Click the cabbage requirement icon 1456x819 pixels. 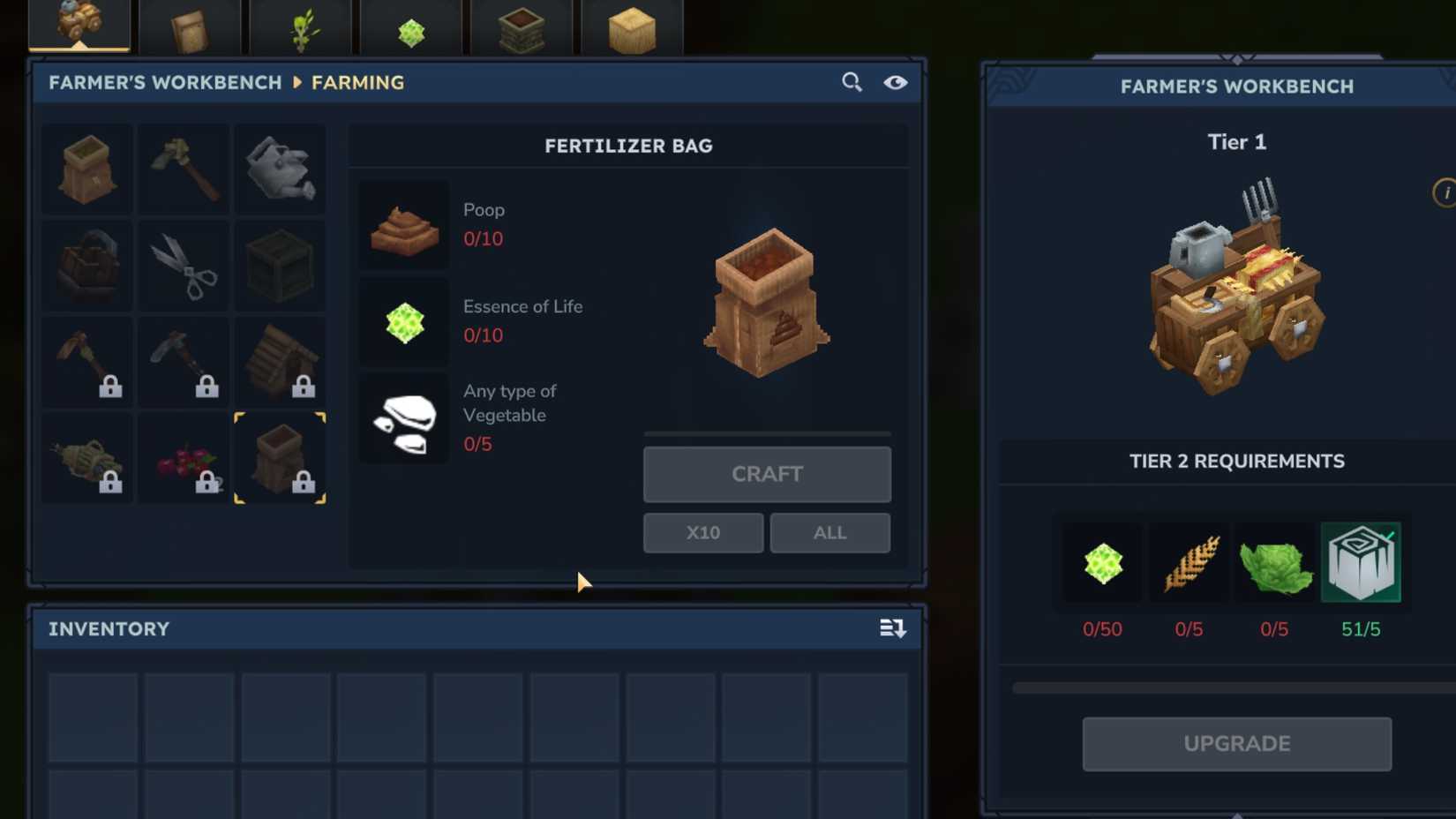1274,562
